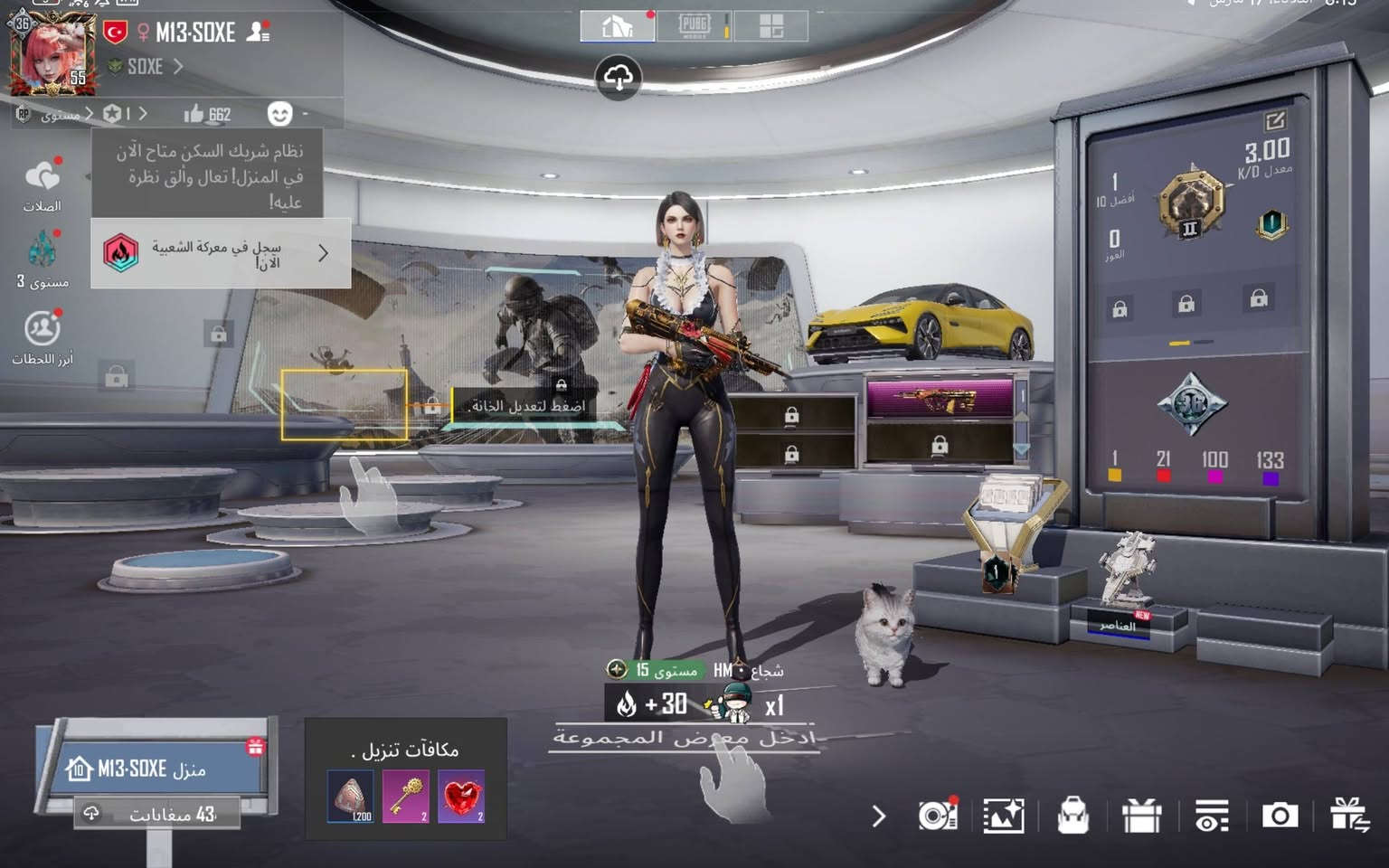This screenshot has width=1389, height=868.
Task: Open the popularity battle registration banner
Action: click(x=221, y=254)
